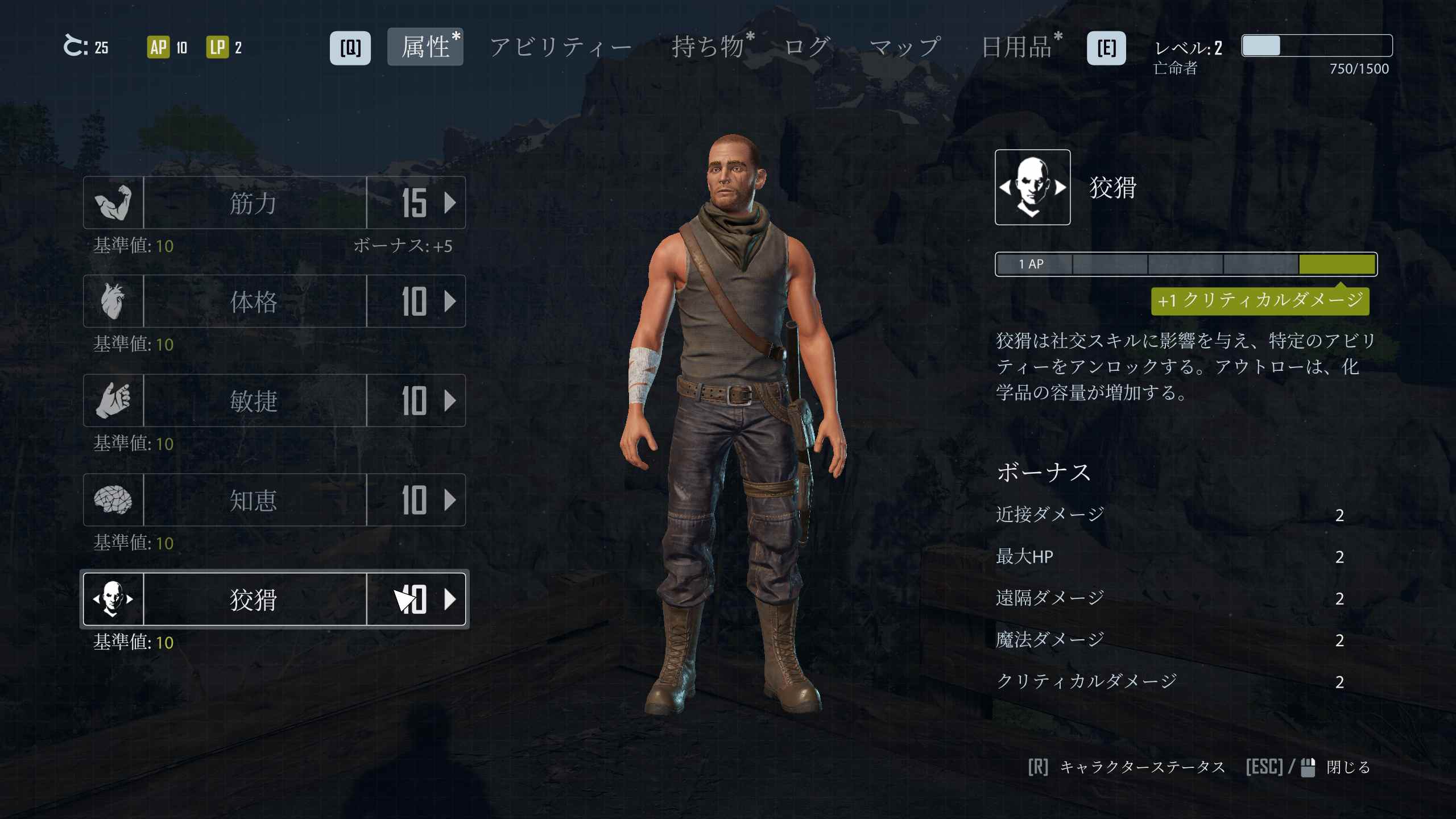Click the 1 AP segment on the progress bar
Image resolution: width=1456 pixels, height=819 pixels.
click(x=1035, y=264)
